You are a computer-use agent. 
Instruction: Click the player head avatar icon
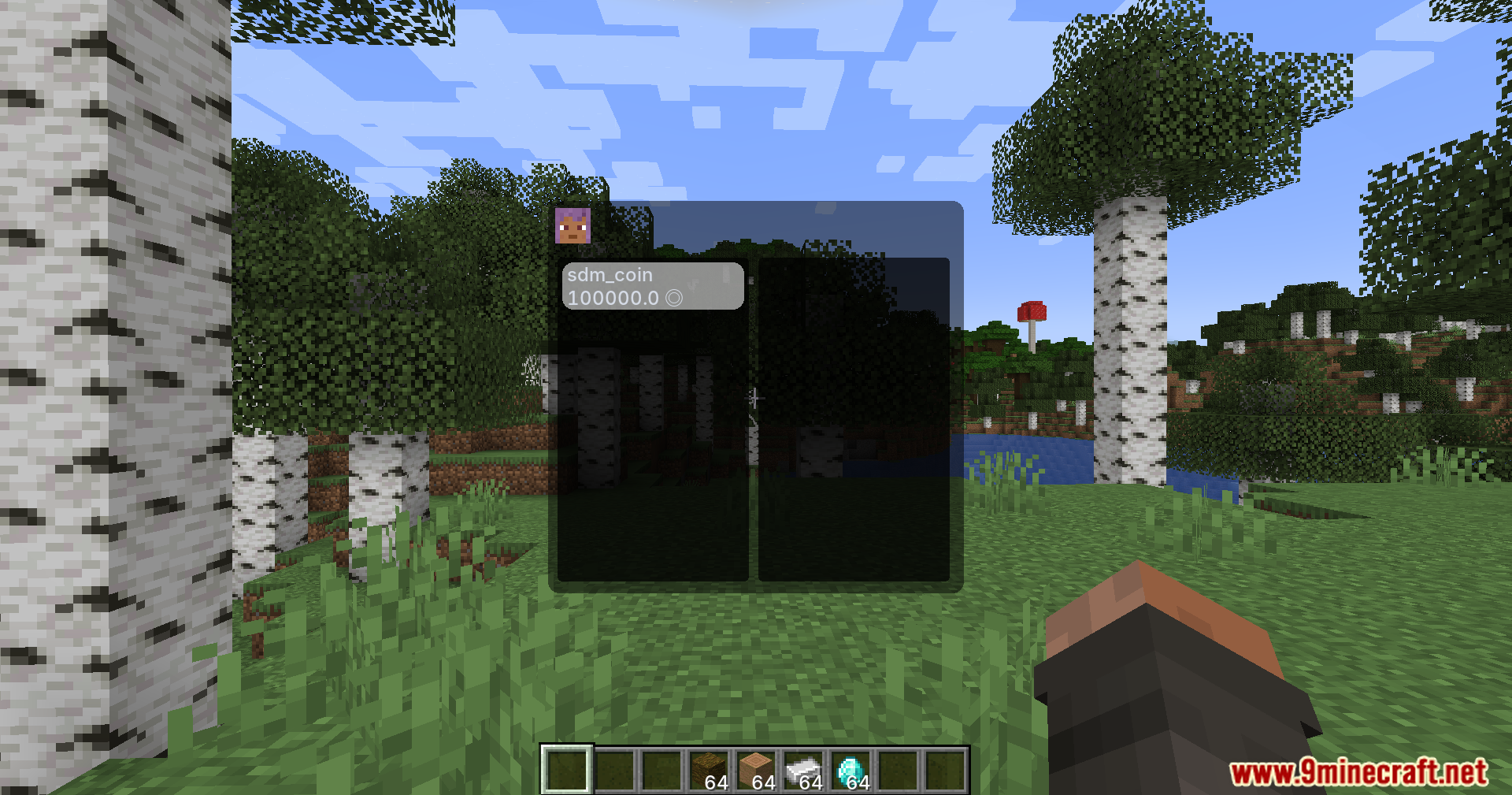[x=573, y=227]
